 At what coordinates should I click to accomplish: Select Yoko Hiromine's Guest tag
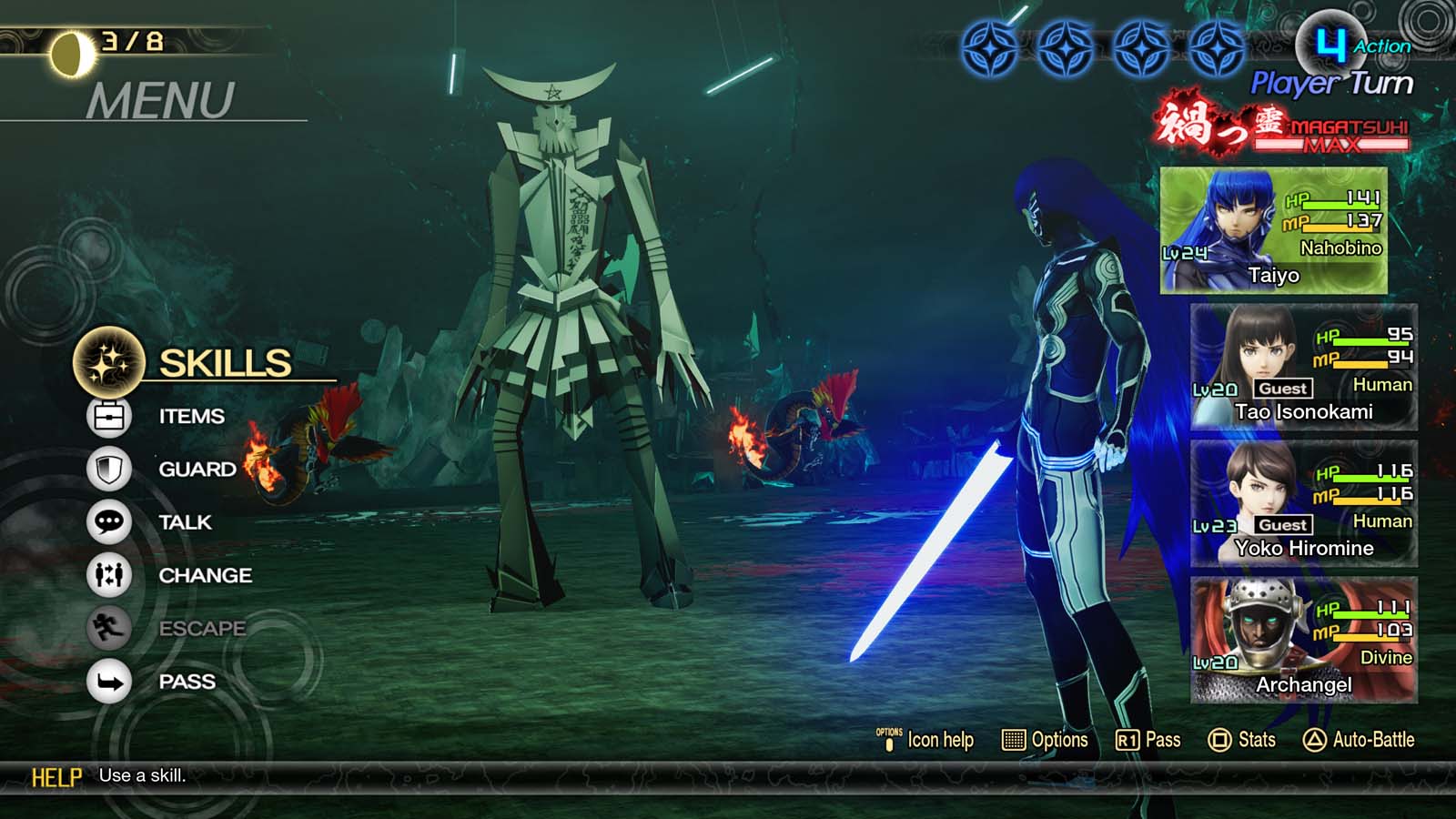click(1285, 524)
